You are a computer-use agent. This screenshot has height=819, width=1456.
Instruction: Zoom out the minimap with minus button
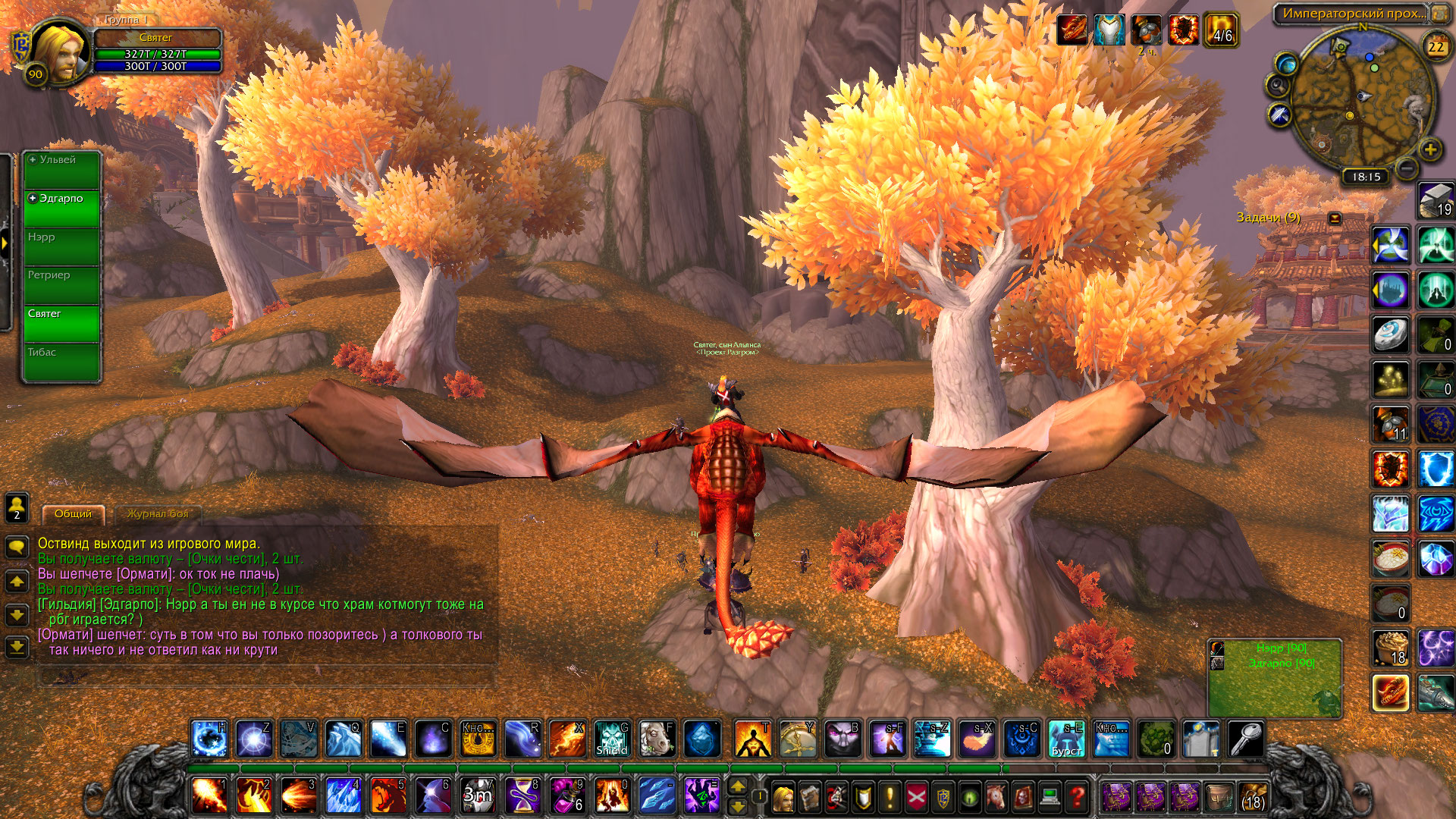click(x=1406, y=168)
